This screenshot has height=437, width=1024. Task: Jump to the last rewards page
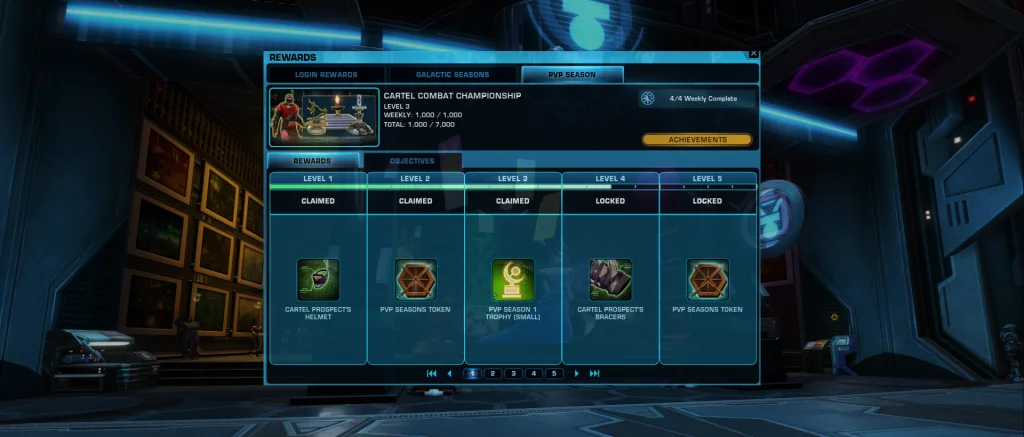[595, 373]
